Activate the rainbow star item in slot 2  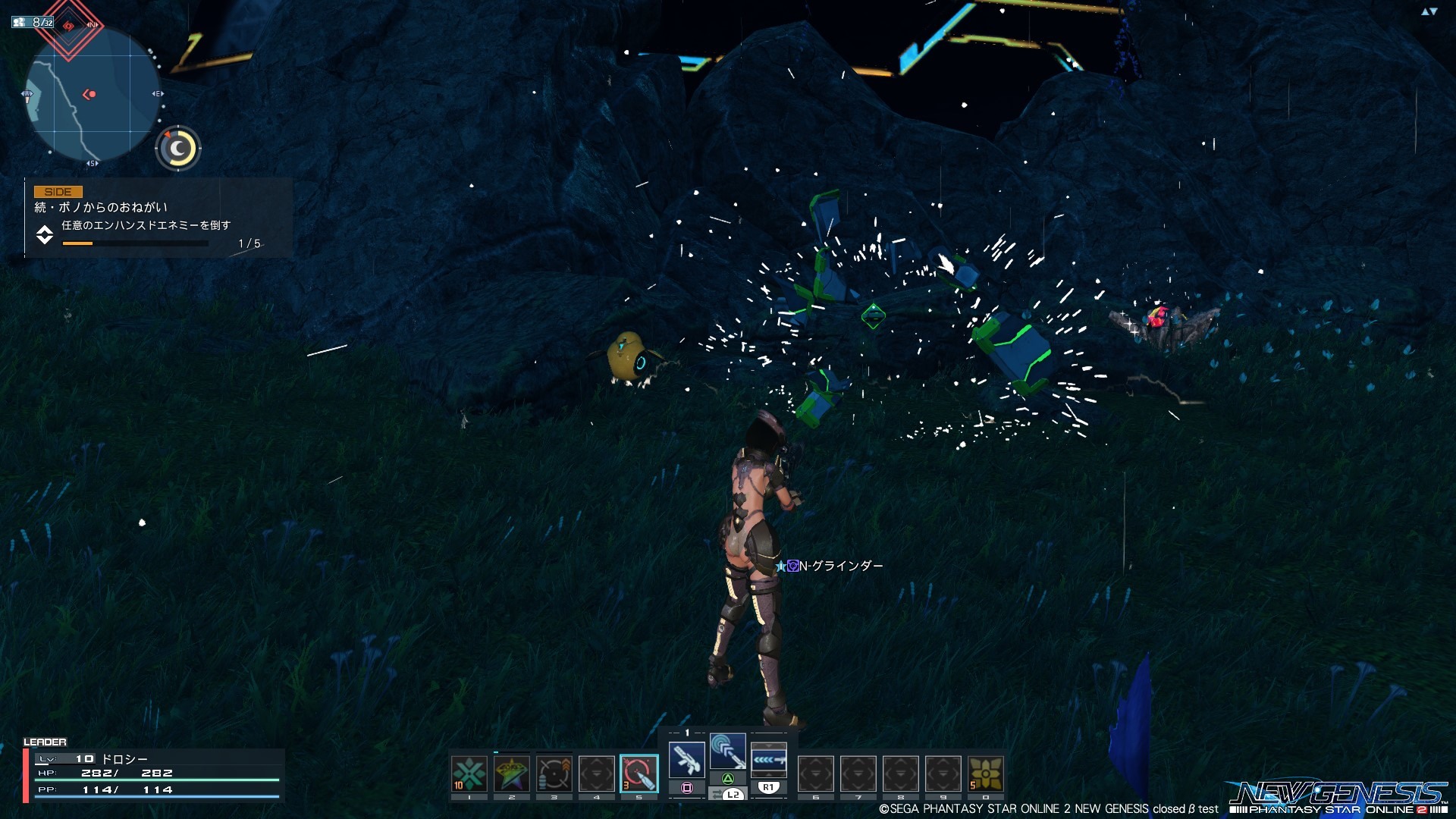tap(512, 774)
